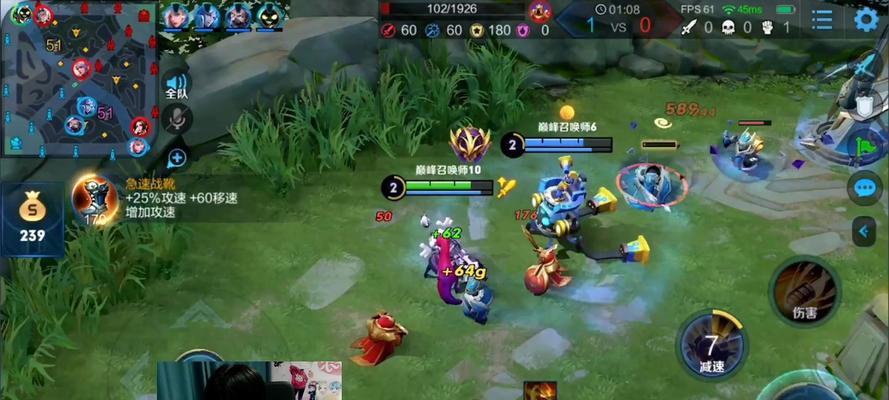Image resolution: width=889 pixels, height=400 pixels.
Task: Activate the 伤害 skill
Action: (x=804, y=288)
